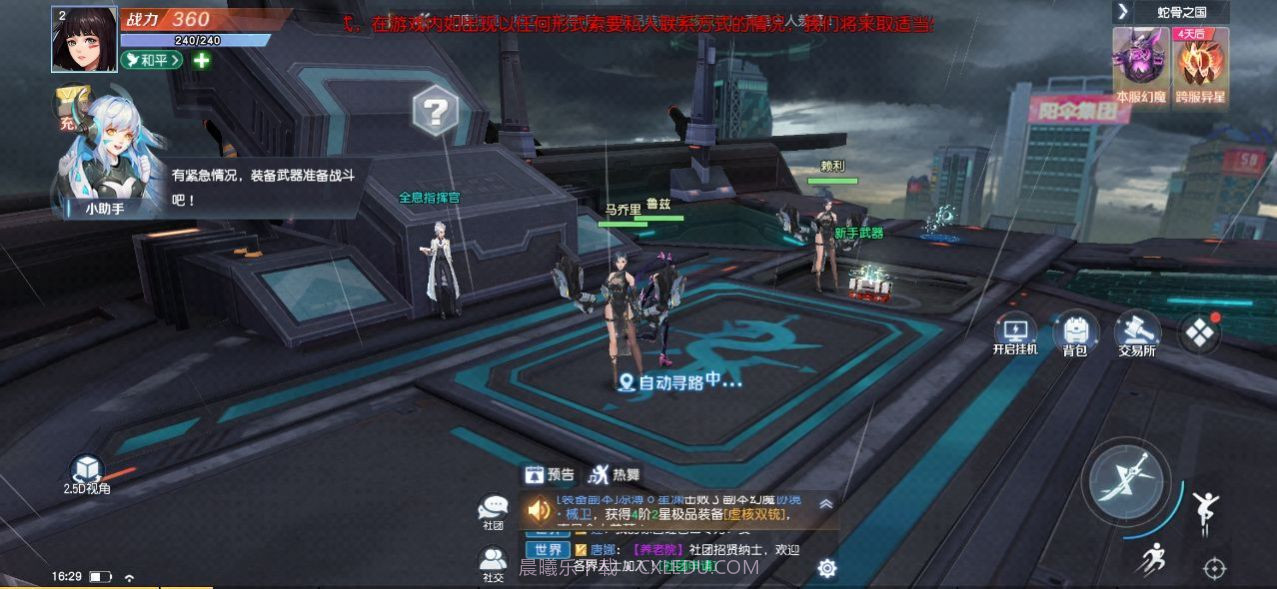The image size is (1277, 589).
Task: Open the 社团 guild chat icon
Action: pos(493,511)
